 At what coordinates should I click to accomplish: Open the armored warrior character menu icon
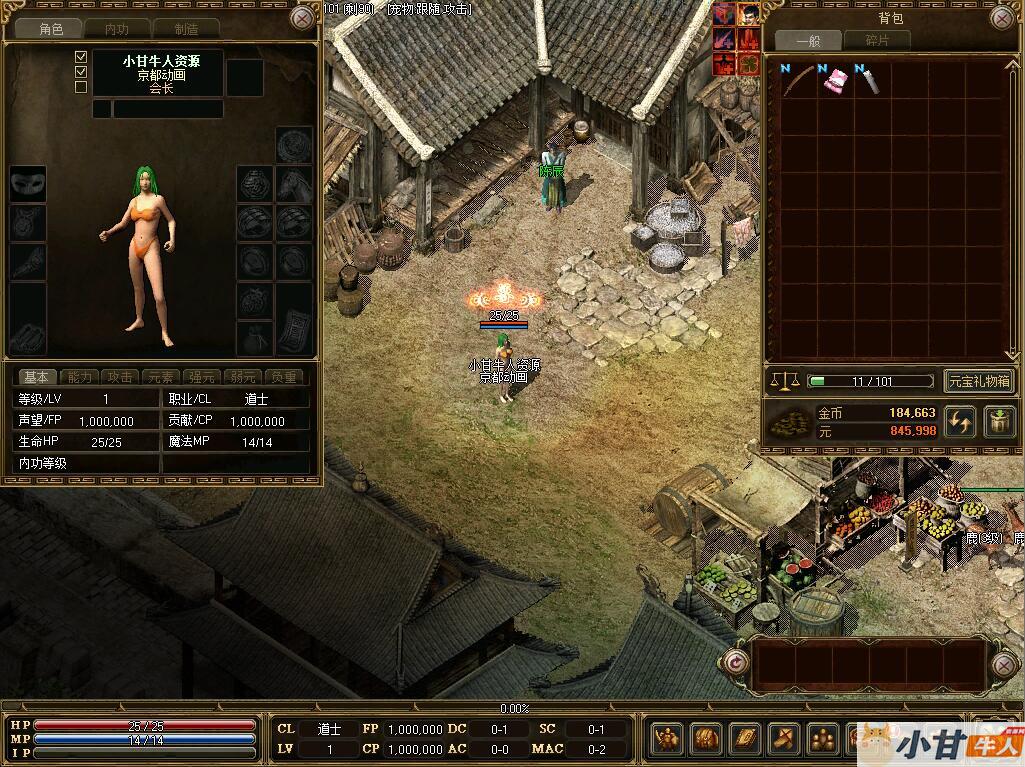(664, 740)
